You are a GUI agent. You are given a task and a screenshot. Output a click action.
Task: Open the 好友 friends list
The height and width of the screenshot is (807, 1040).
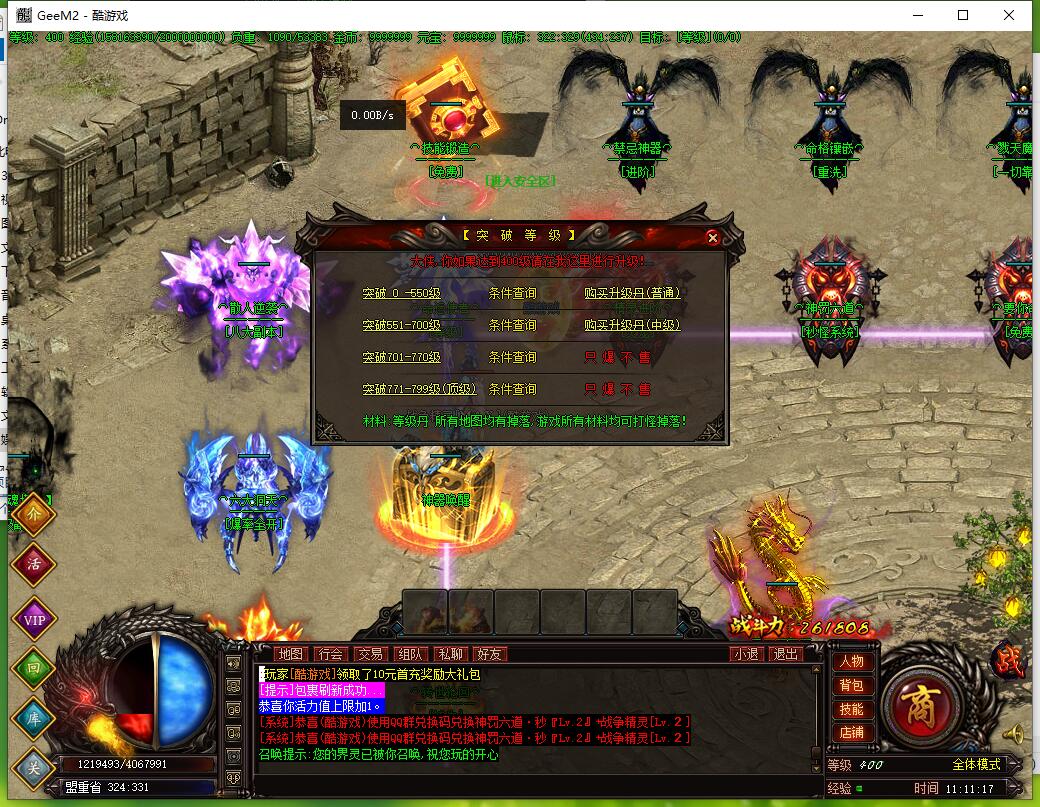[490, 654]
